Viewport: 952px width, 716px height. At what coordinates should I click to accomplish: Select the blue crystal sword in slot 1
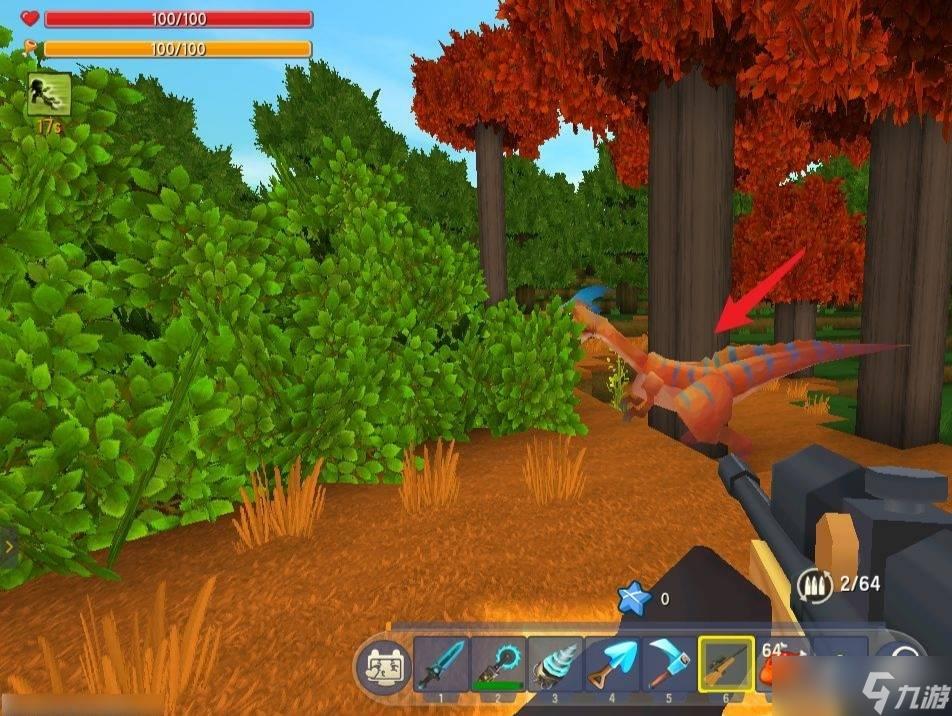pos(441,664)
